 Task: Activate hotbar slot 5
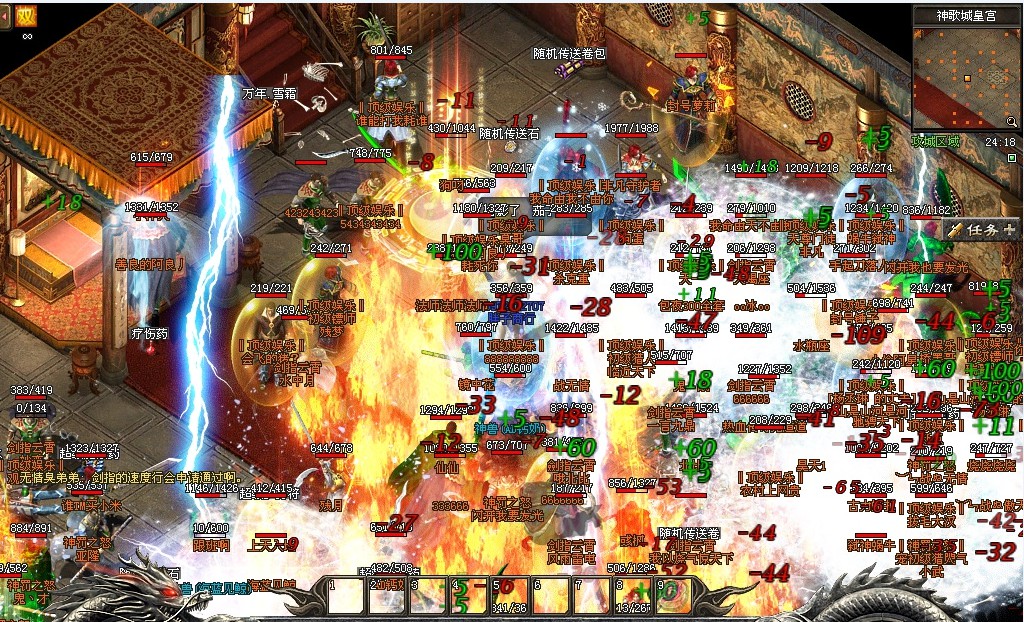tap(509, 597)
